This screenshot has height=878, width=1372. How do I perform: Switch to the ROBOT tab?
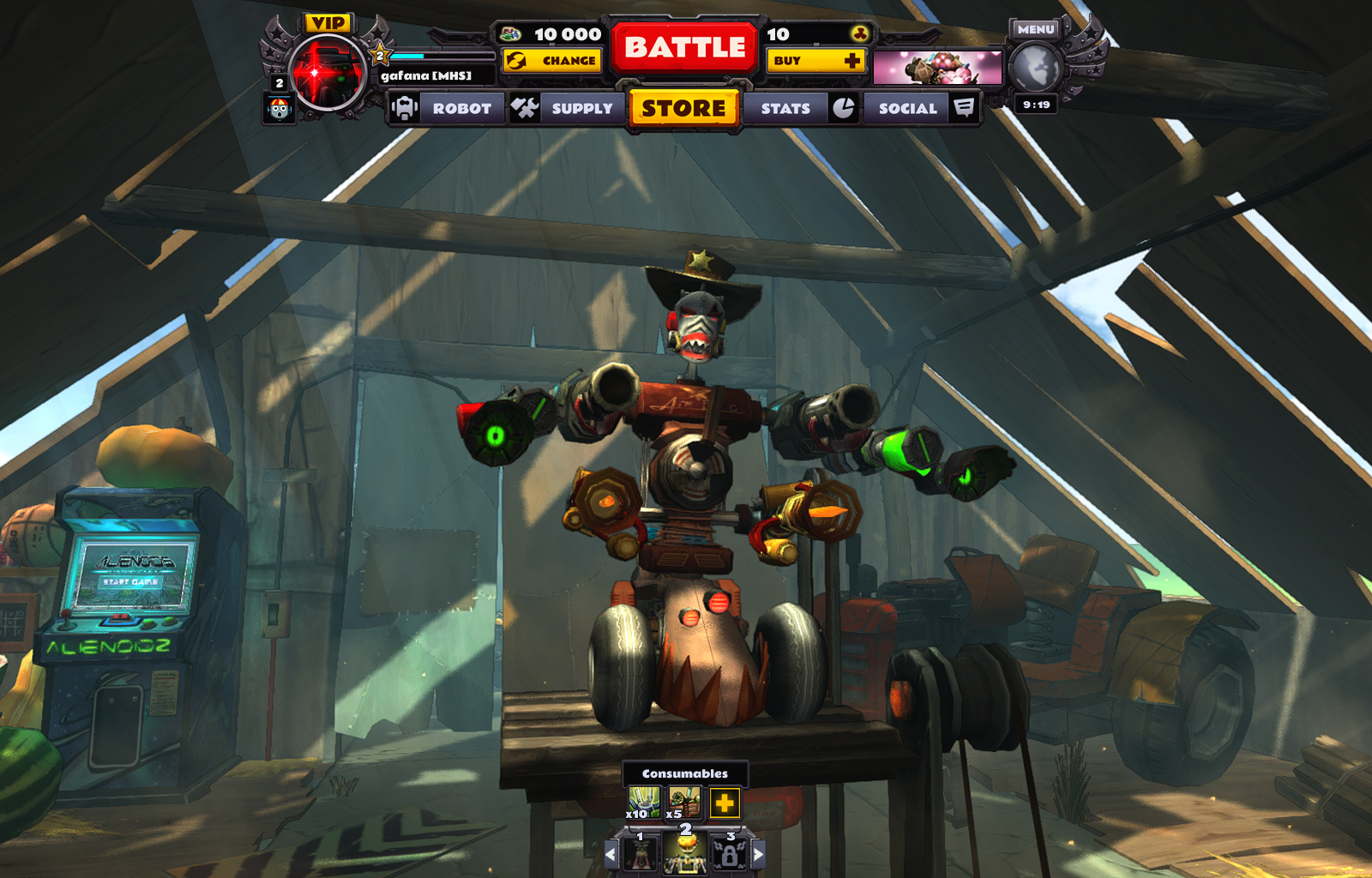(446, 109)
